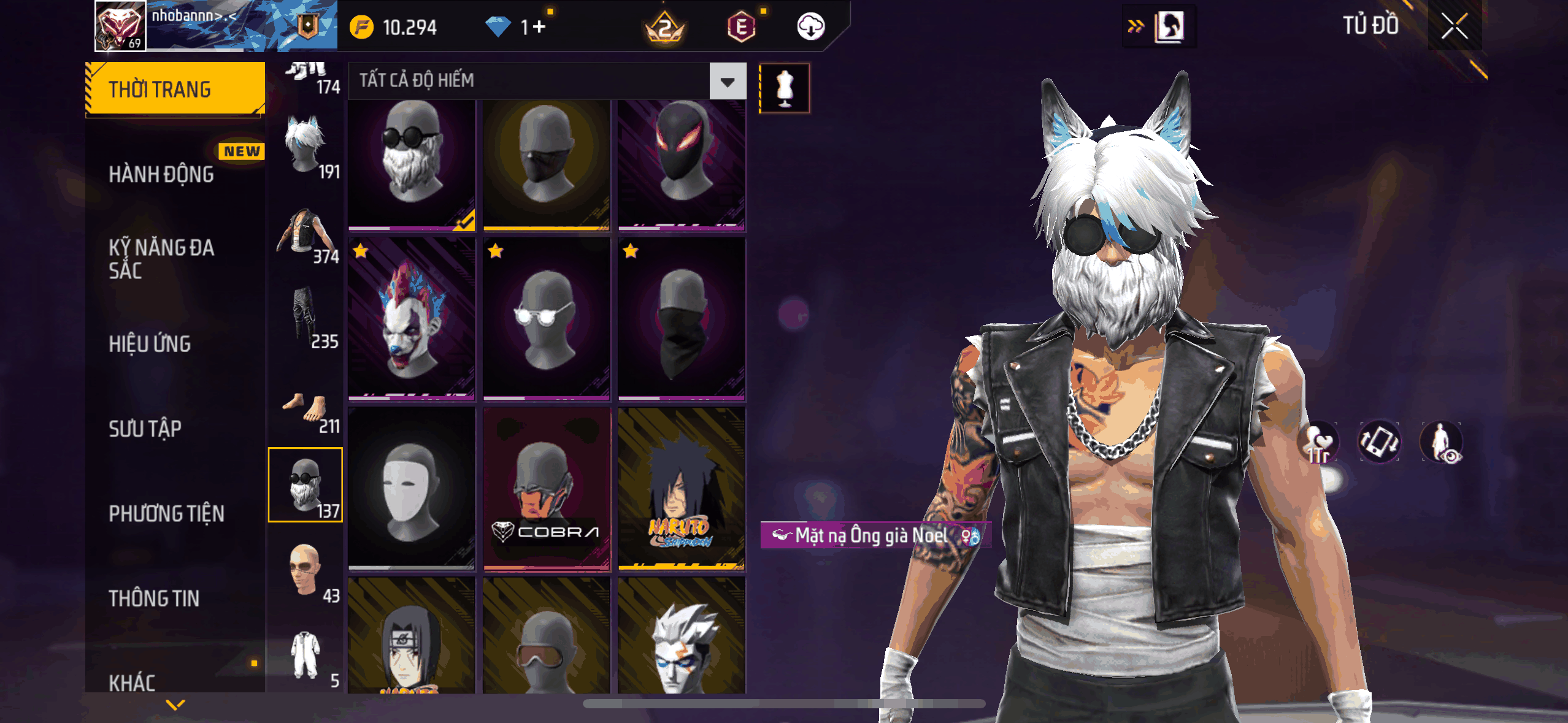Image resolution: width=1568 pixels, height=723 pixels.
Task: Switch to the THỜI TRANG tab
Action: tap(175, 89)
